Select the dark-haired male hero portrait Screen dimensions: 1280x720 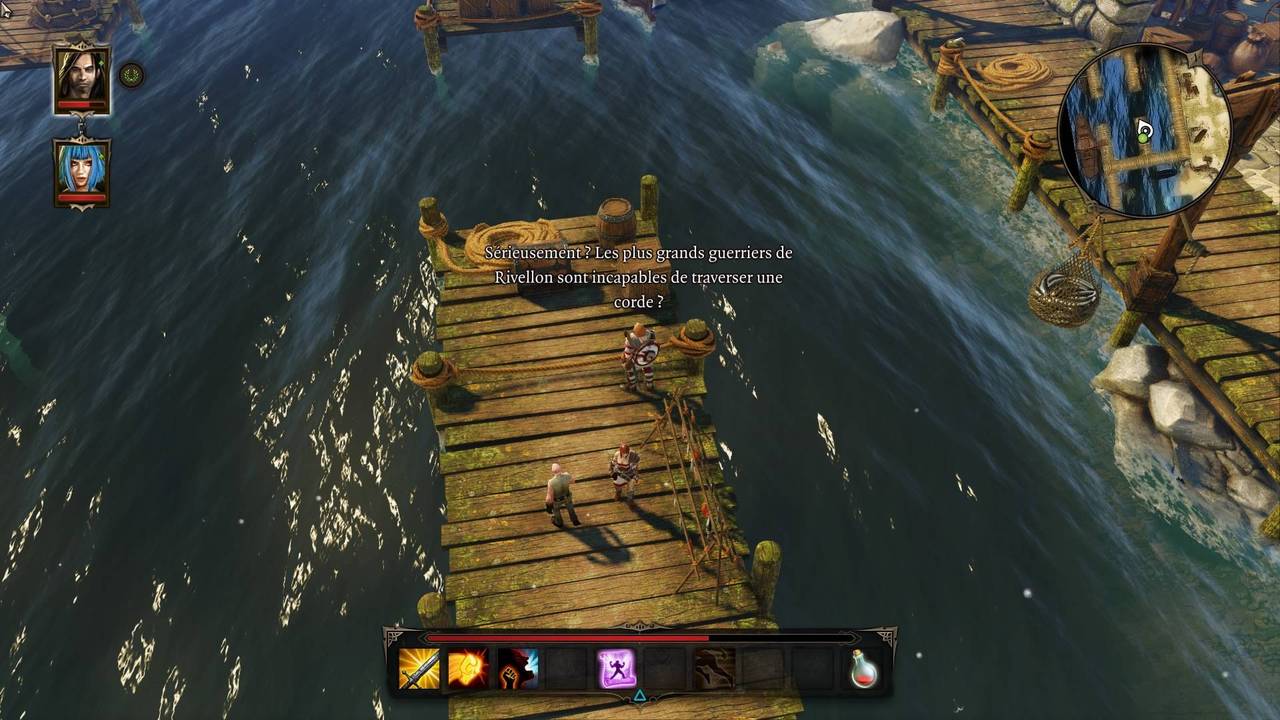pos(81,76)
